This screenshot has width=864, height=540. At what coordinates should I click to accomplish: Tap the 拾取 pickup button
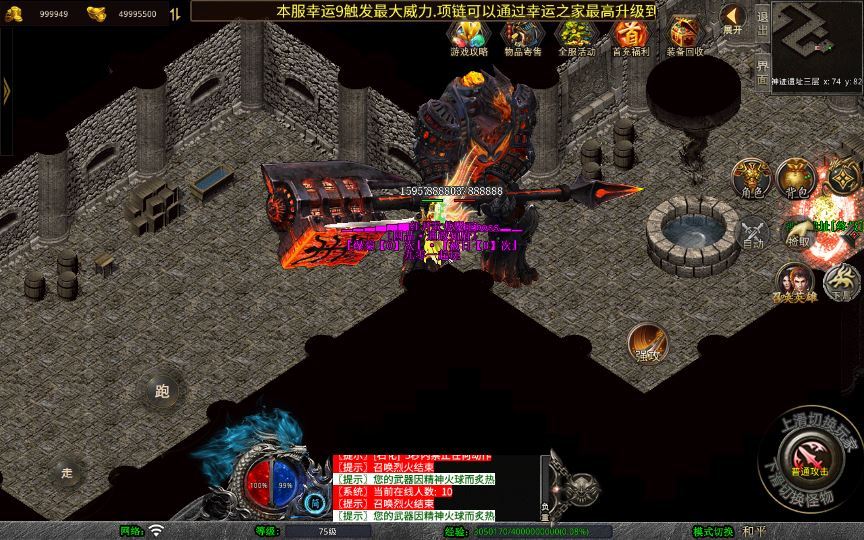click(798, 232)
